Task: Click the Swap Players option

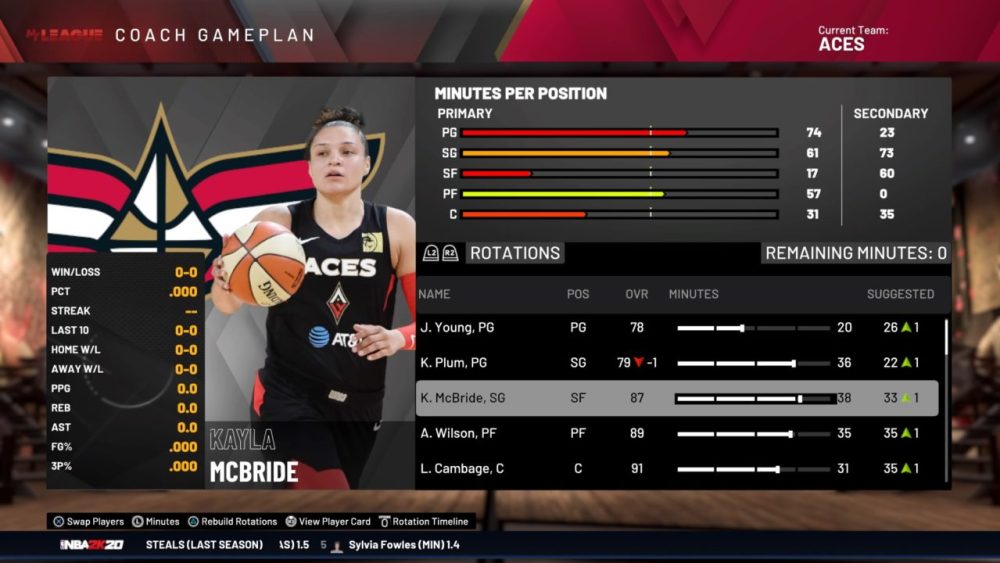Action: click(x=89, y=521)
